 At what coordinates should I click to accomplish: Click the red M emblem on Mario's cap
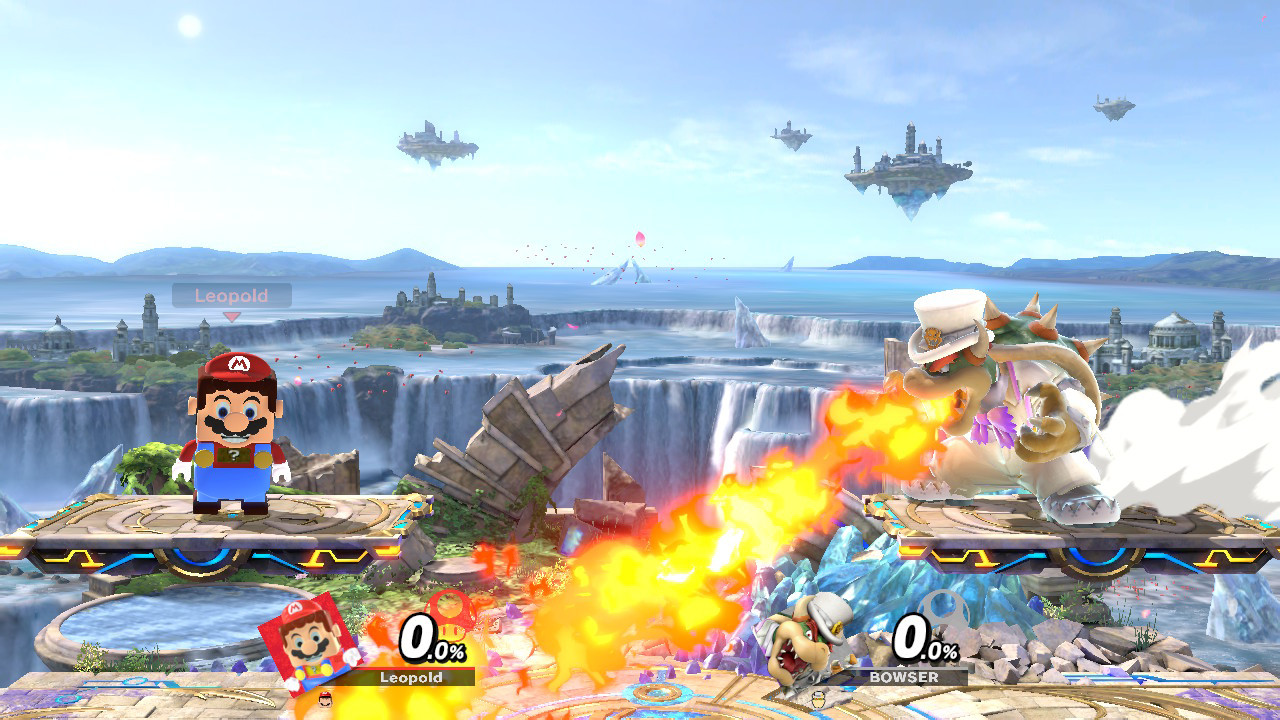point(237,363)
